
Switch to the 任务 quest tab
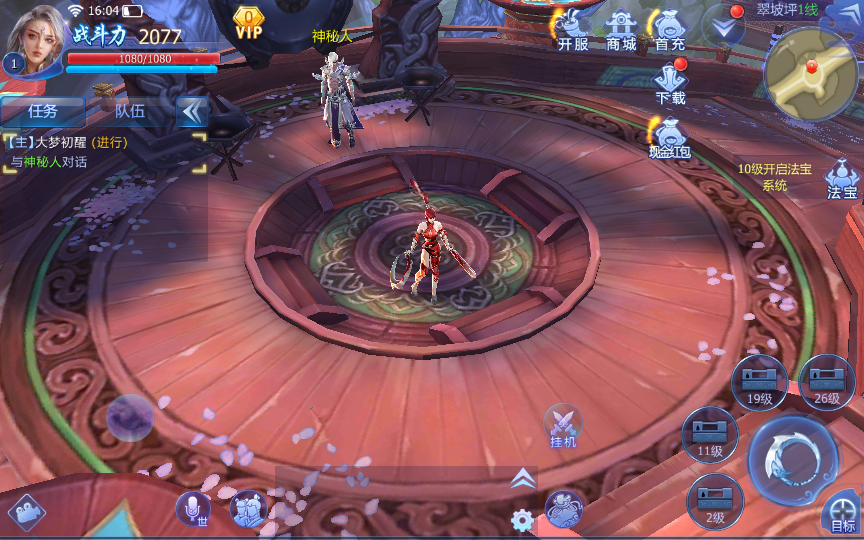click(43, 111)
